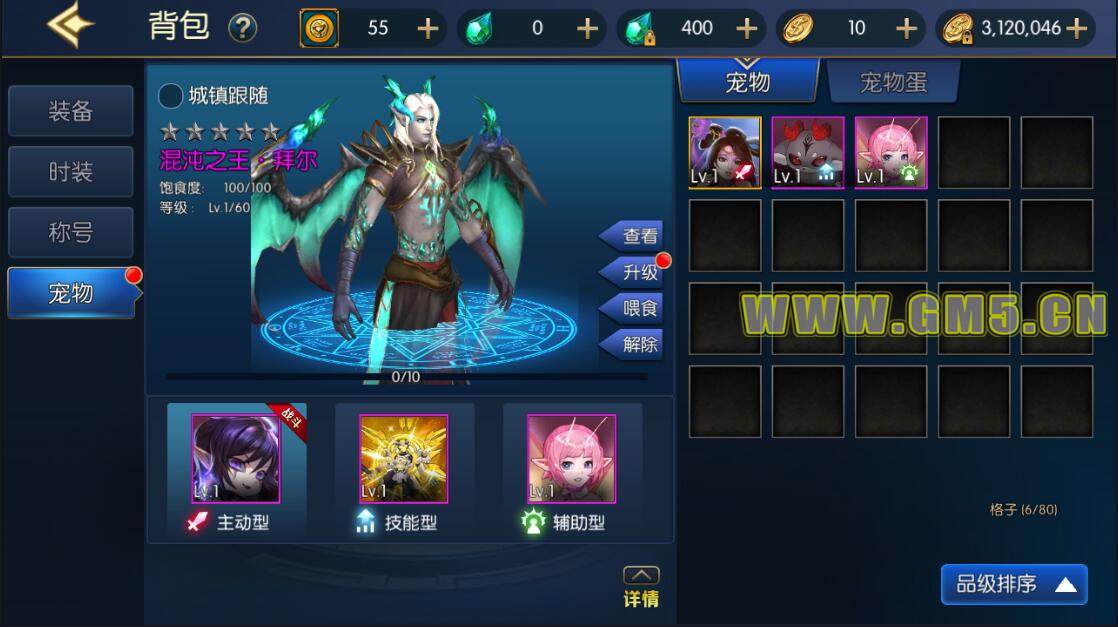Select the red horned pet in inventory
The image size is (1118, 627).
(x=808, y=152)
